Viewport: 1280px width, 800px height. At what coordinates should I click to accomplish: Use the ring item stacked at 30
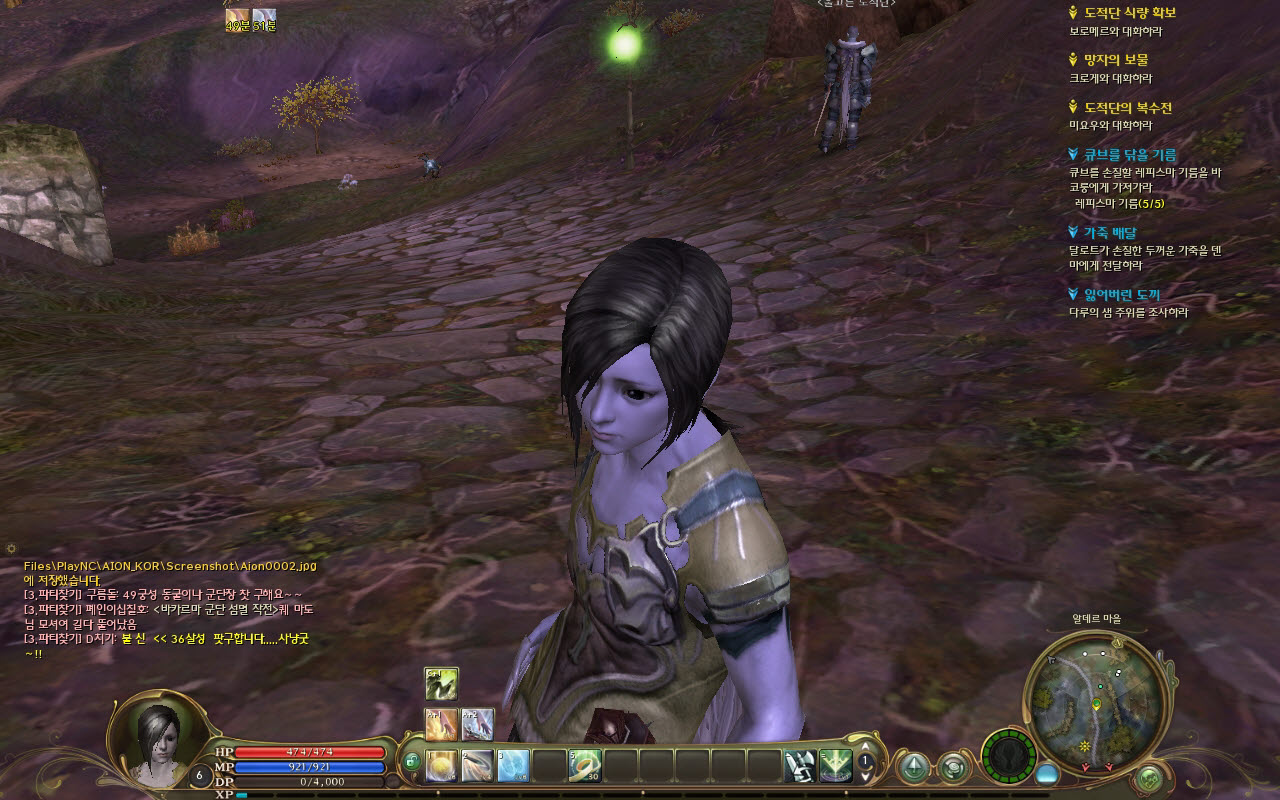tap(585, 766)
